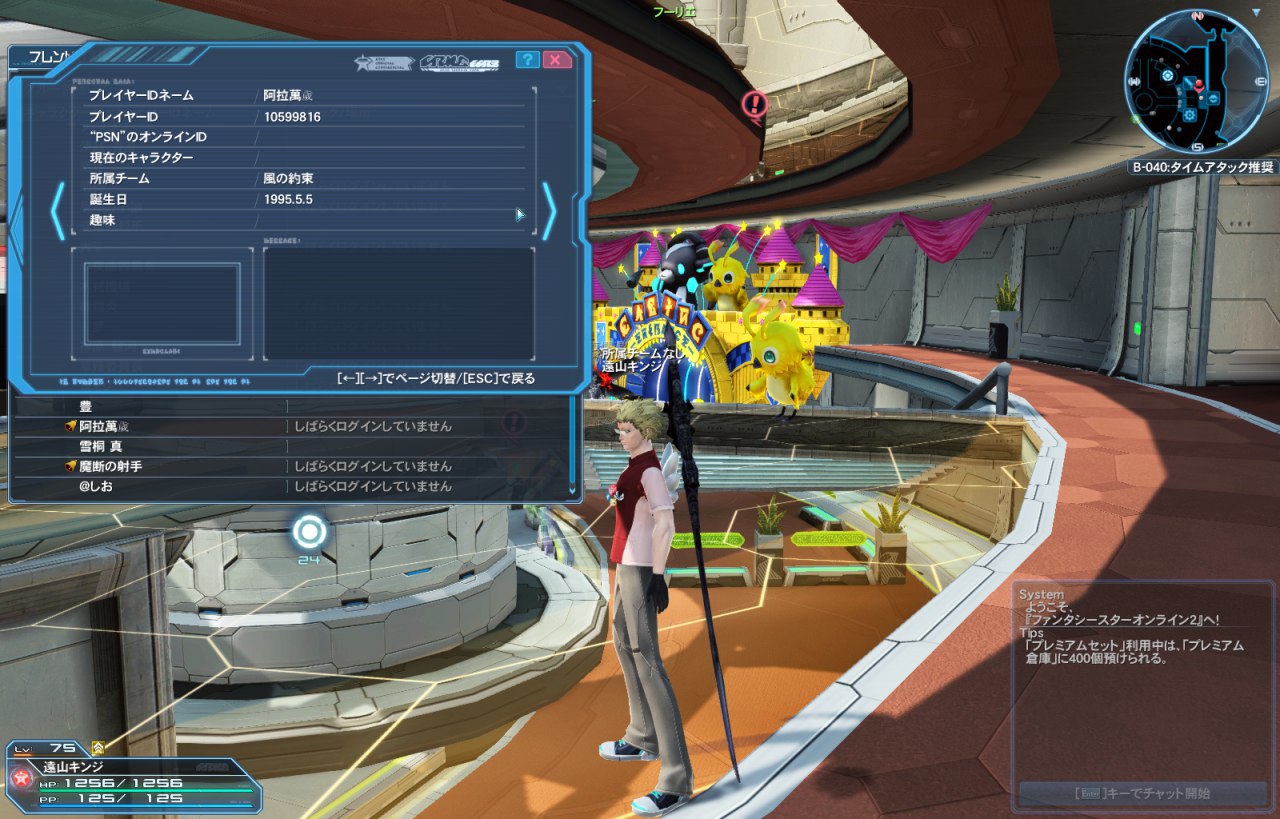Open help with the question mark button
Viewport: 1280px width, 819px height.
[528, 60]
